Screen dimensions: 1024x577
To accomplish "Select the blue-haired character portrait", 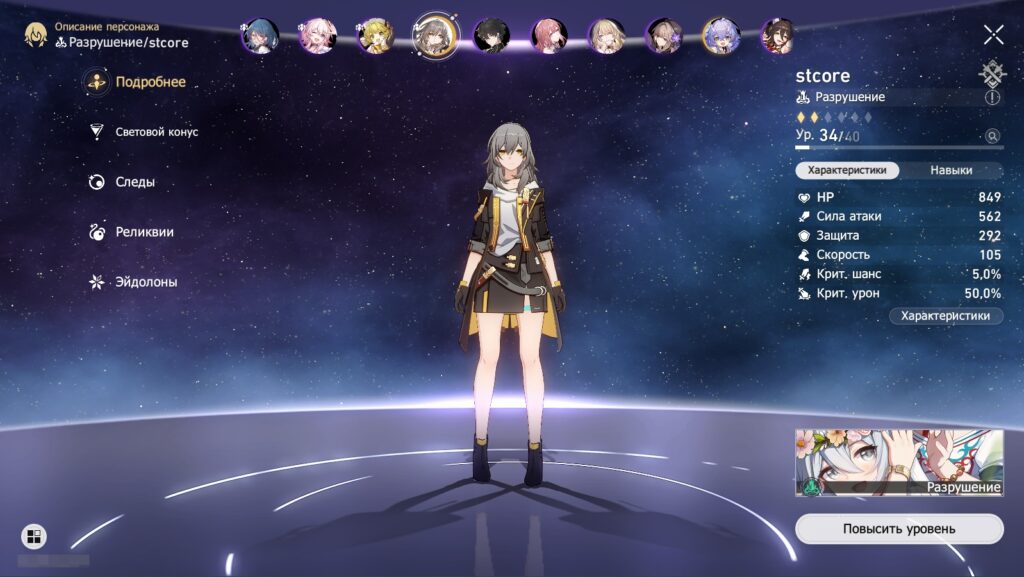I will (260, 36).
